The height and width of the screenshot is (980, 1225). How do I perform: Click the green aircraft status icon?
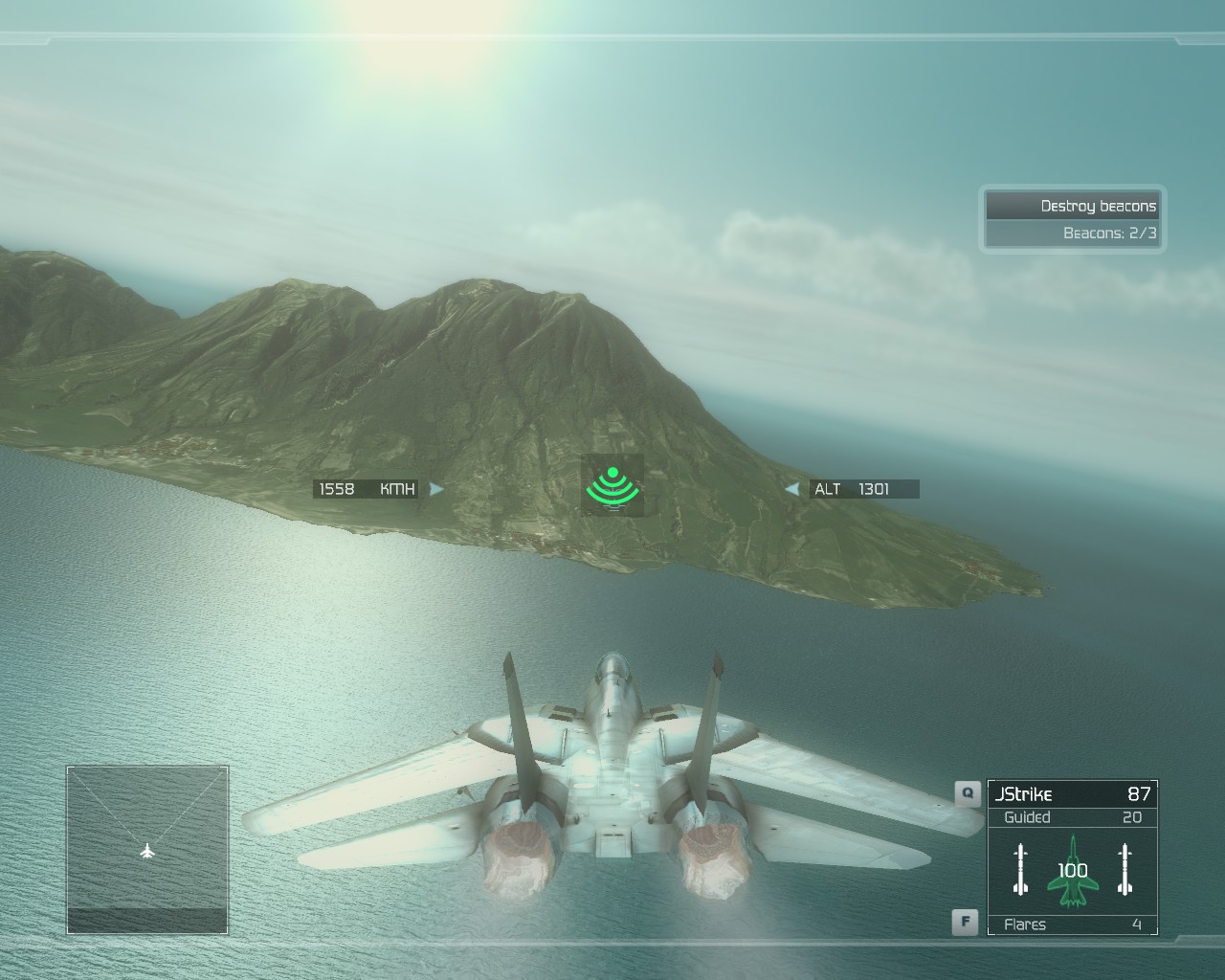point(1073,871)
